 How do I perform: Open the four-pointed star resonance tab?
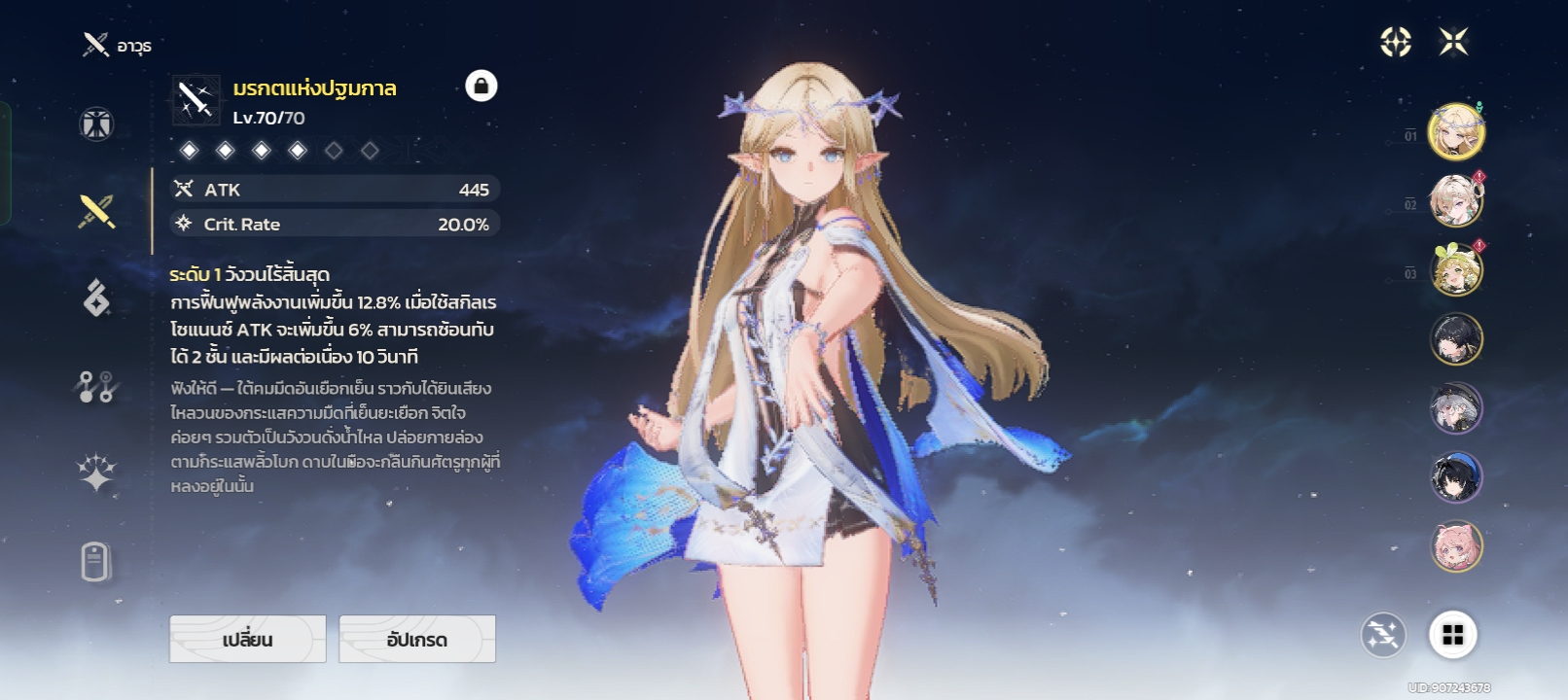[x=96, y=473]
